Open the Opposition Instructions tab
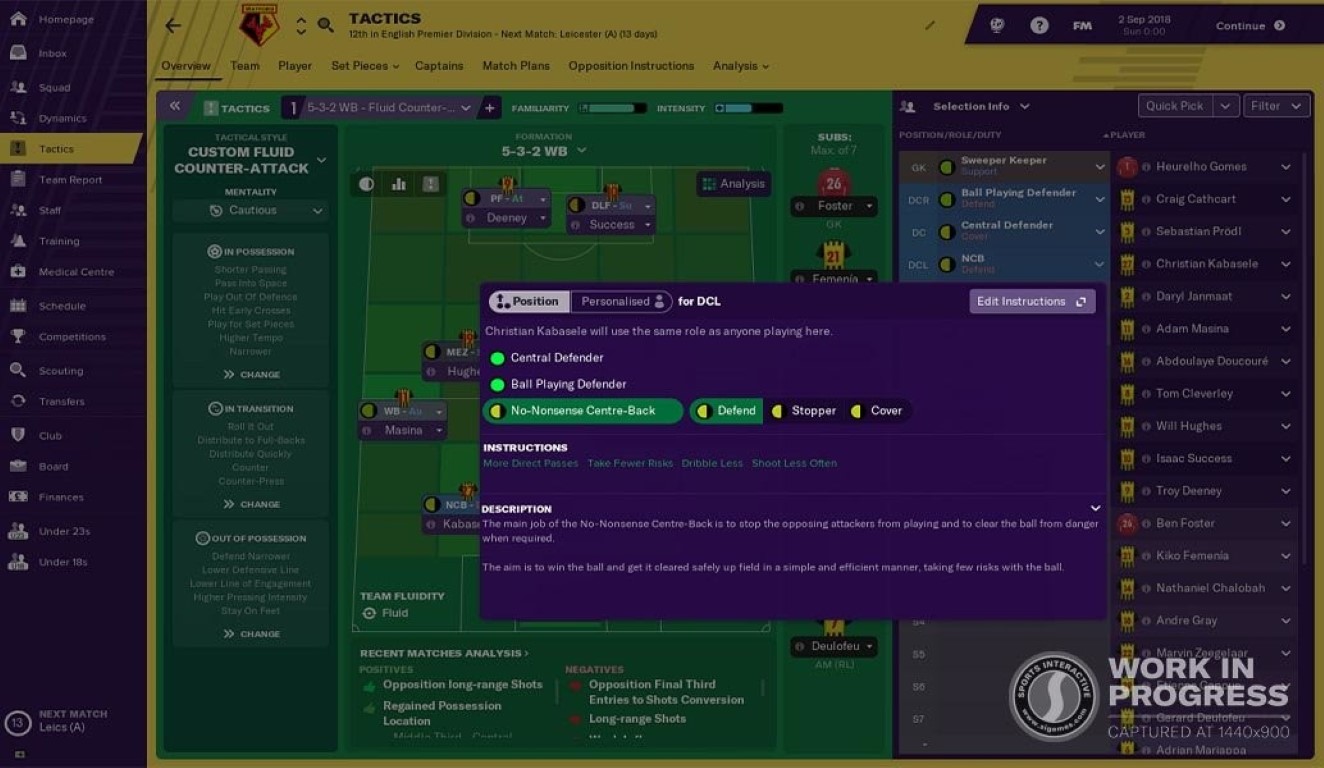The image size is (1324, 768). pos(631,66)
